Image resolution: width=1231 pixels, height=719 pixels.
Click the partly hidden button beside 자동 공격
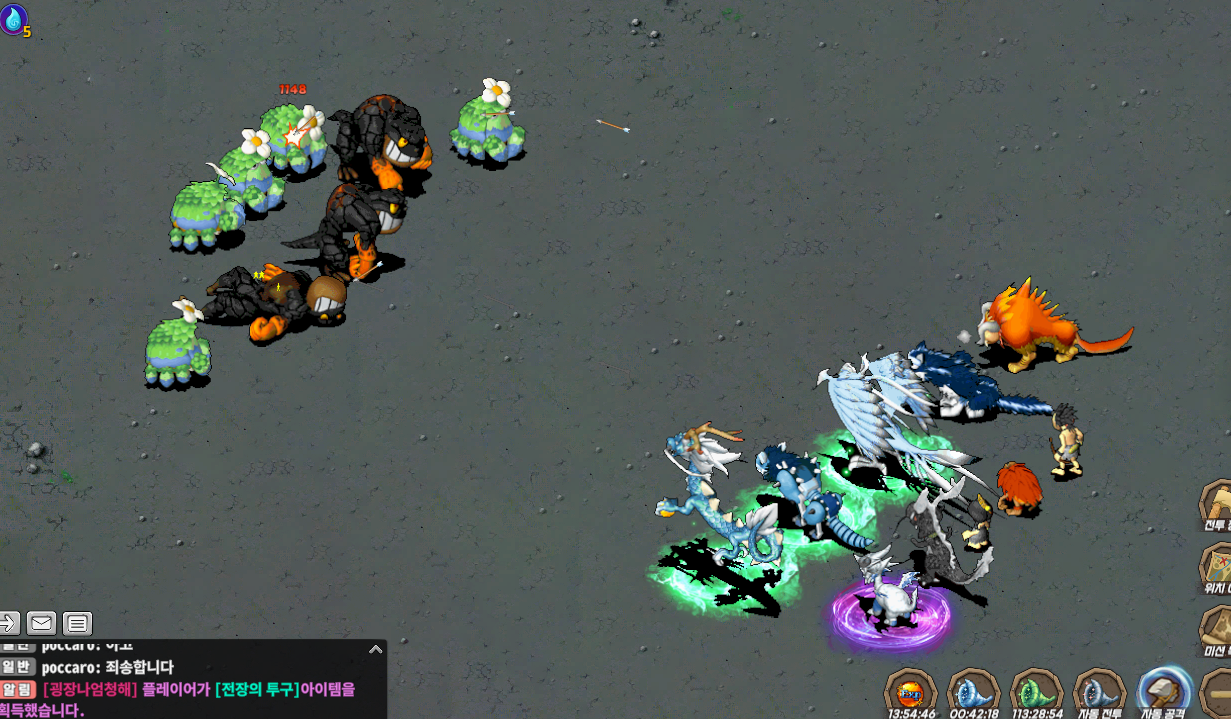click(1218, 691)
